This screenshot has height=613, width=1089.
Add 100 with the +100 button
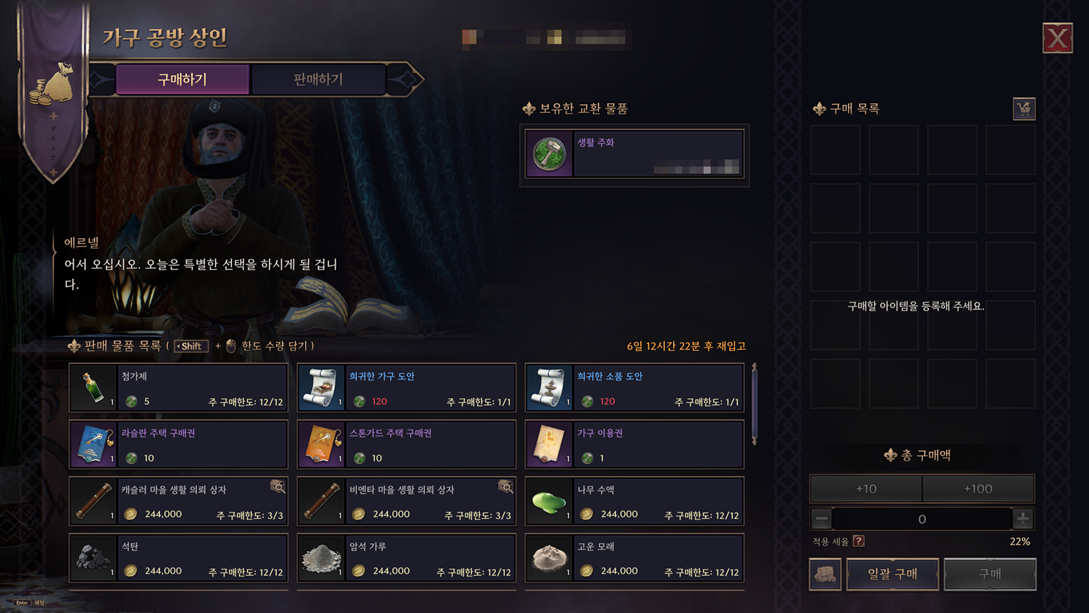click(978, 489)
